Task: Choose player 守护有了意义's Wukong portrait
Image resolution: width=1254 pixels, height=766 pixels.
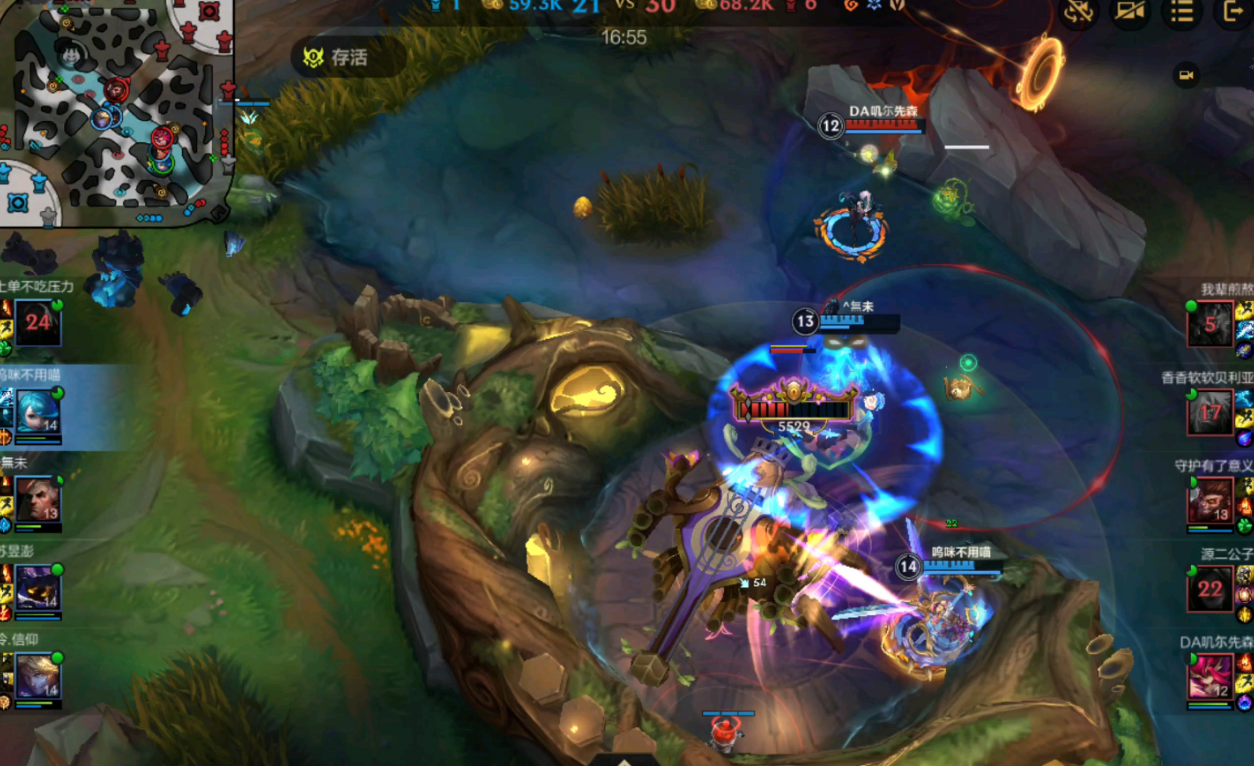Action: click(1210, 500)
